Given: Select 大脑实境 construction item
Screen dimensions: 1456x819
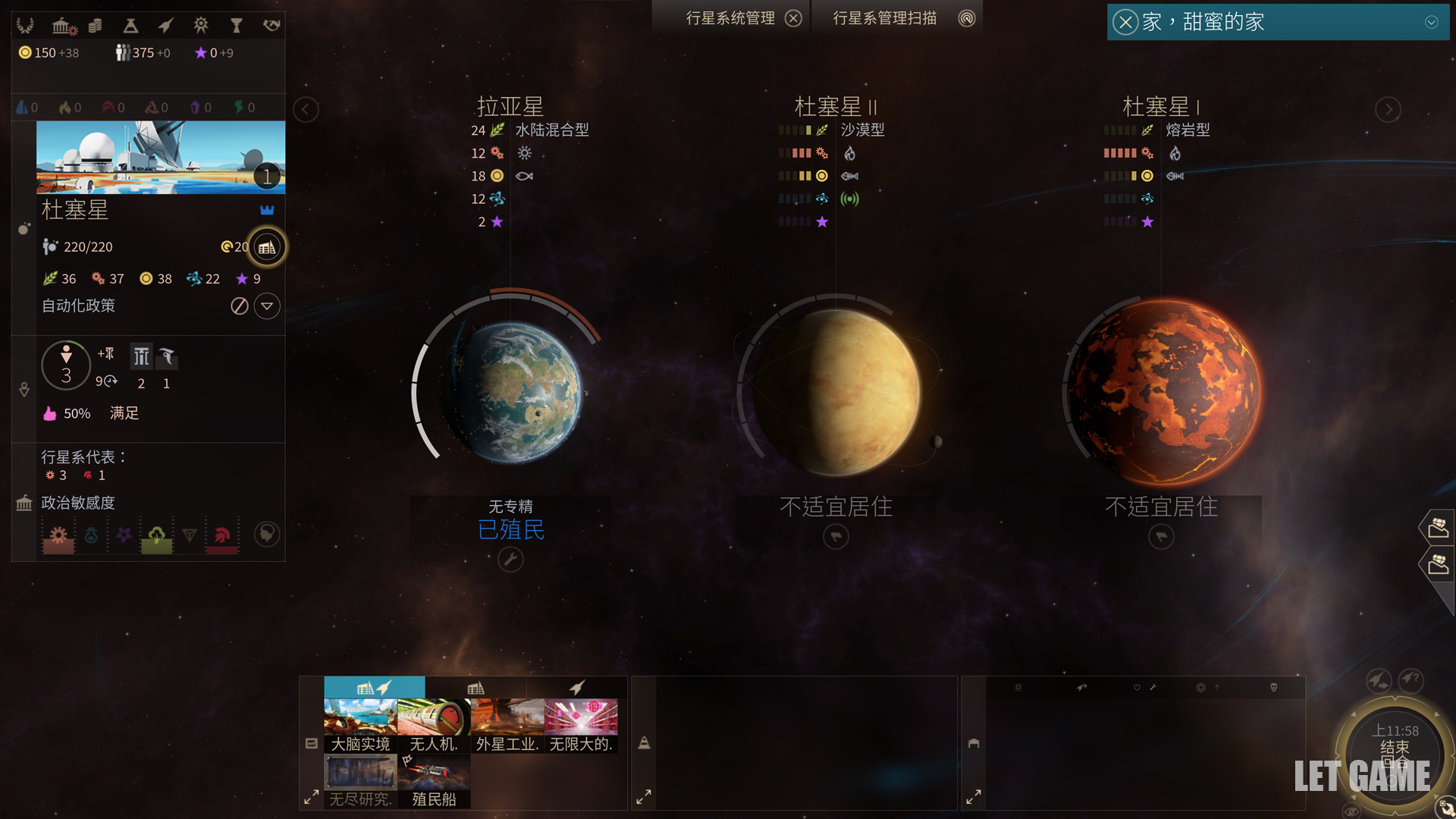Looking at the screenshot, I should click(x=360, y=726).
